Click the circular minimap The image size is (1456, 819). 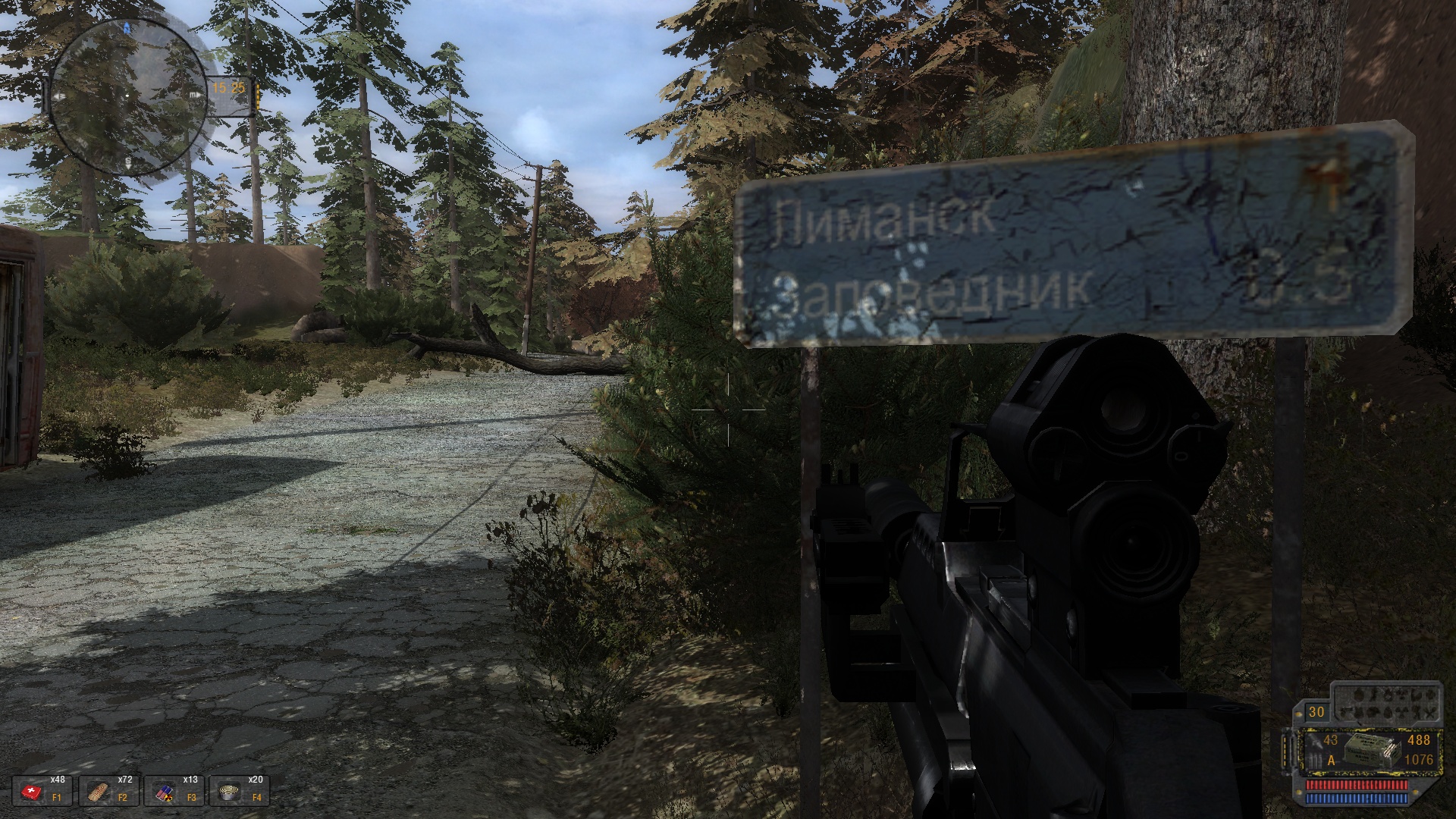point(129,96)
